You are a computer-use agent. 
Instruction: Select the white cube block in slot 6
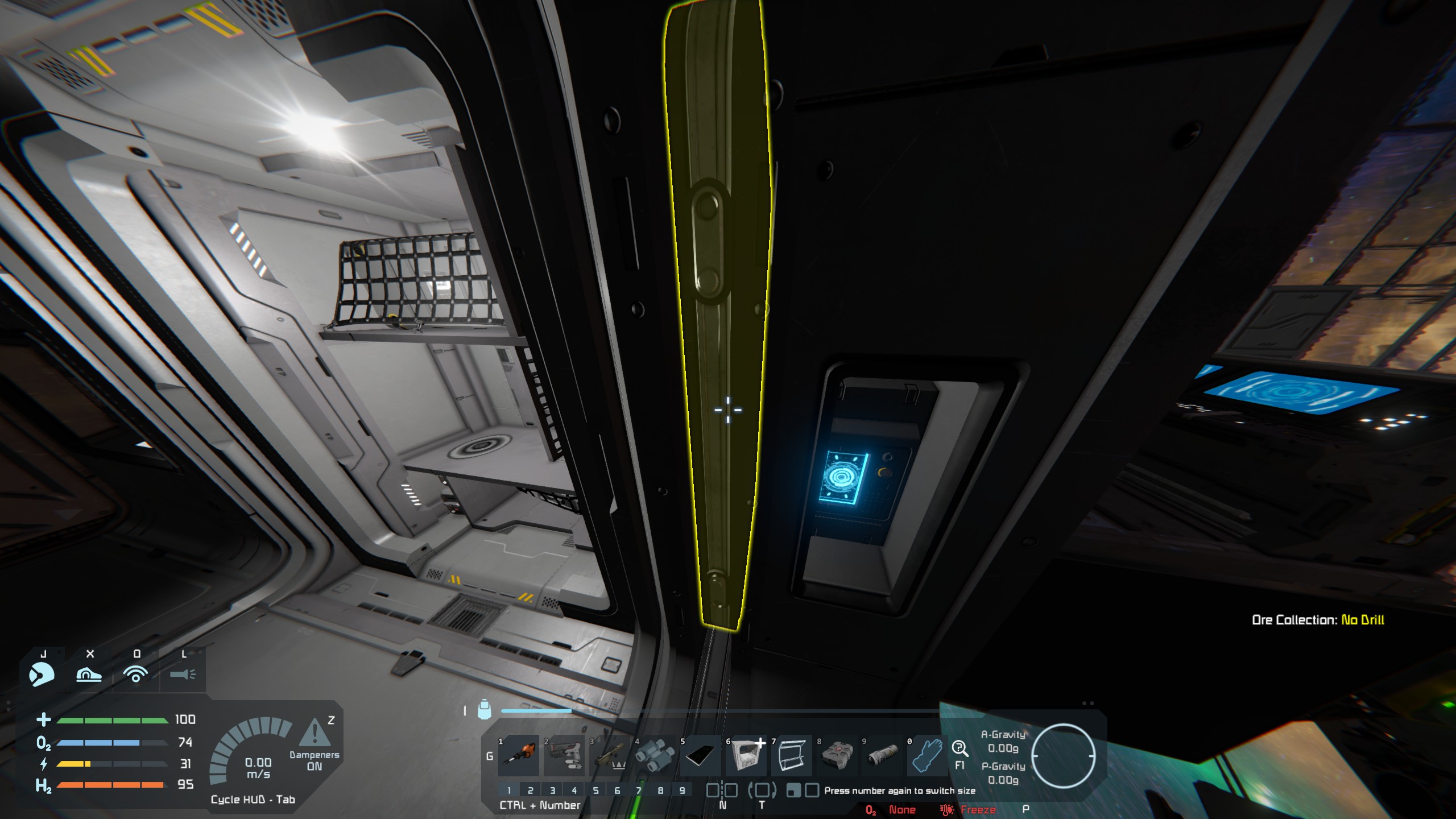click(x=746, y=756)
